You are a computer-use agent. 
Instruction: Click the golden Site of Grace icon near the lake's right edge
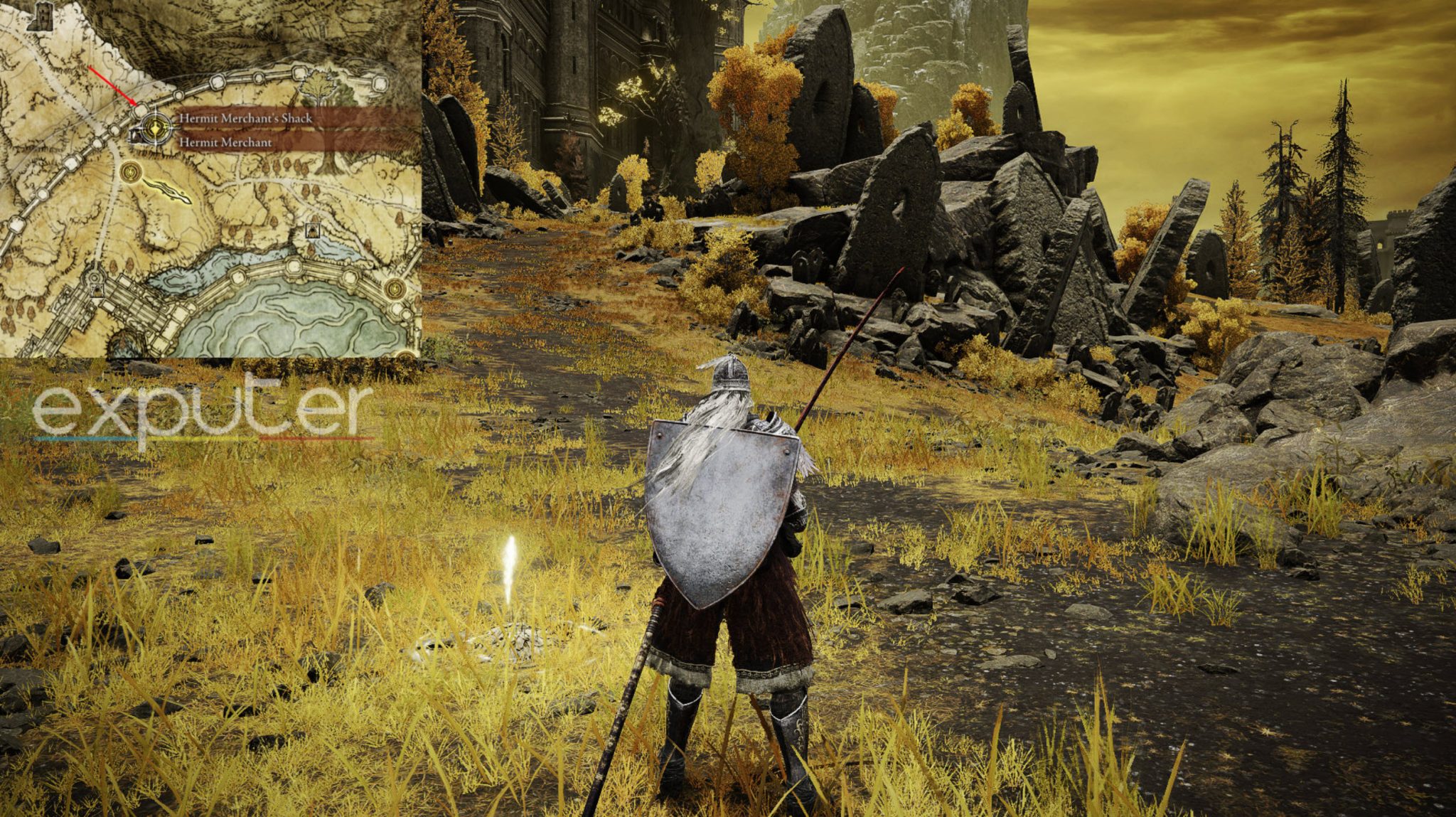(x=395, y=289)
